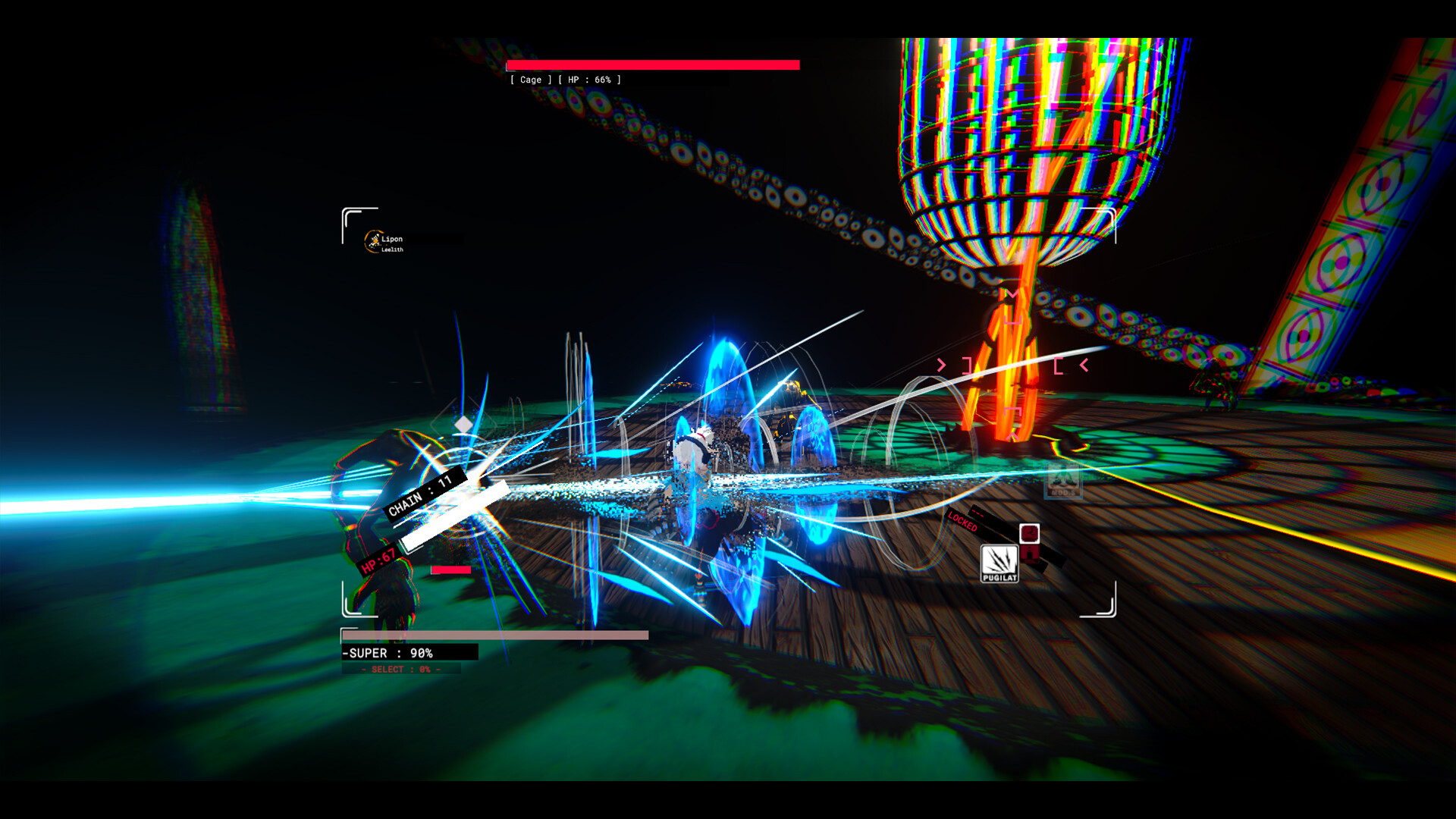Click the pale SUPER gauge fill bar

coord(497,635)
